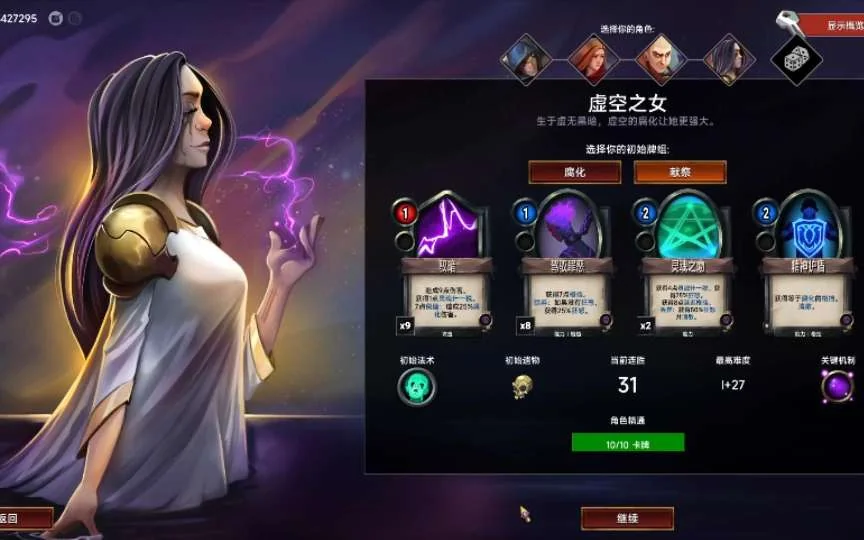Inspect the starting relic golden skull
This screenshot has width=864, height=540.
pyautogui.click(x=523, y=387)
